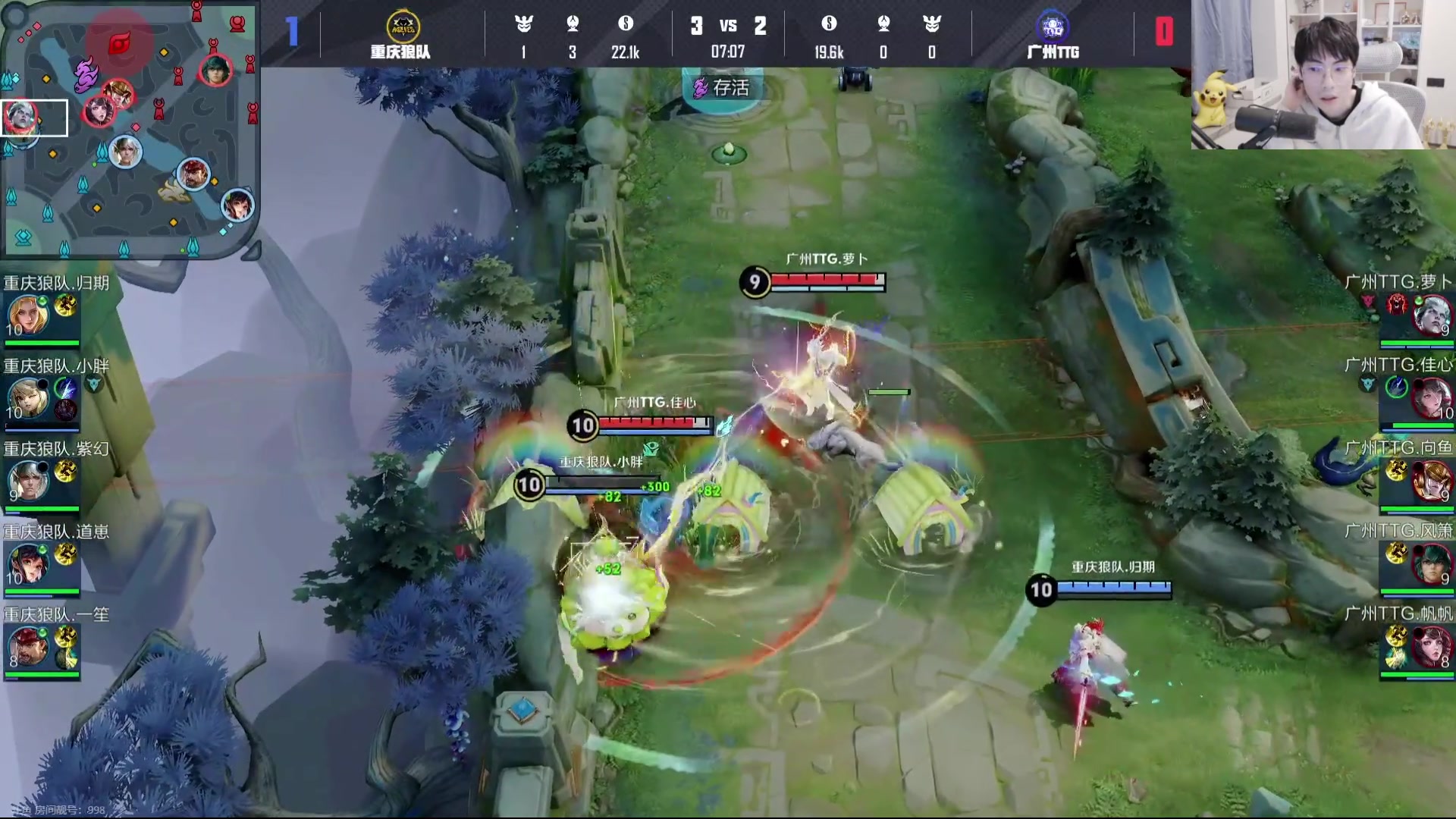
Task: Pick 广州TTG.风箫 hero portrait
Action: [x=1432, y=563]
